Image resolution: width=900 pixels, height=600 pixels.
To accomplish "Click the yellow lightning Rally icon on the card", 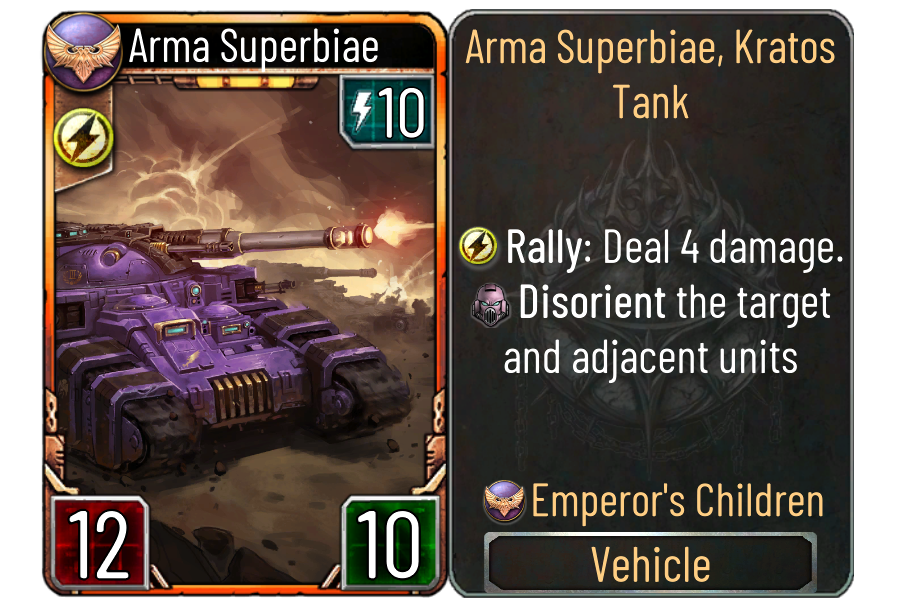I will (76, 139).
